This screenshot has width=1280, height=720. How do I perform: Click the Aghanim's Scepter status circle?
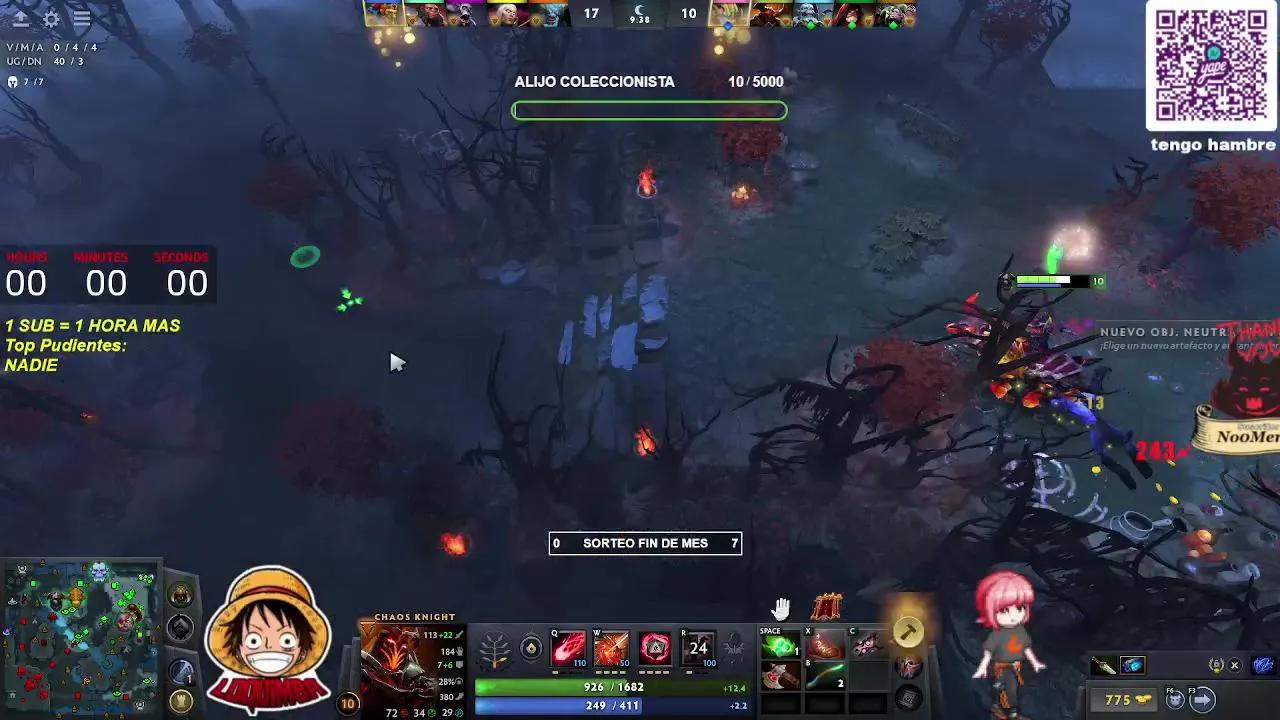click(x=531, y=648)
